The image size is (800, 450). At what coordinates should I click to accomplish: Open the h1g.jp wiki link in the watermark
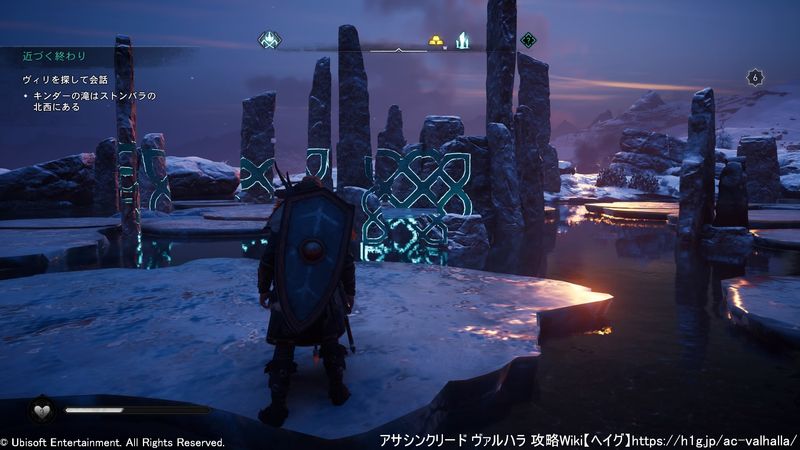[710, 440]
